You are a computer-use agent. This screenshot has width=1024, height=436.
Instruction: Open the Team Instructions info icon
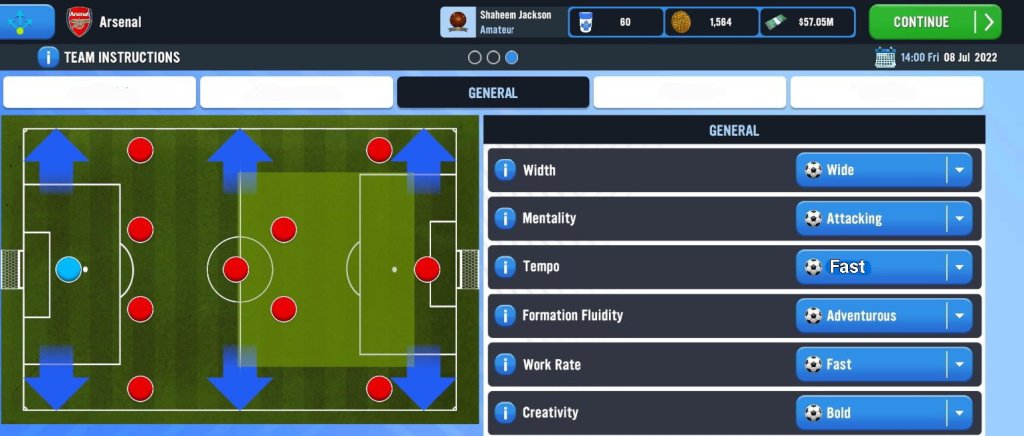(x=48, y=57)
